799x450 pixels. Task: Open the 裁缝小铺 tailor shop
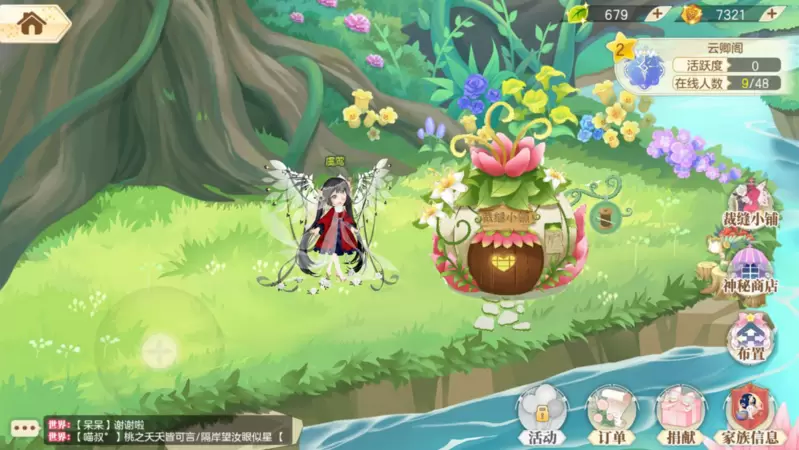click(751, 205)
